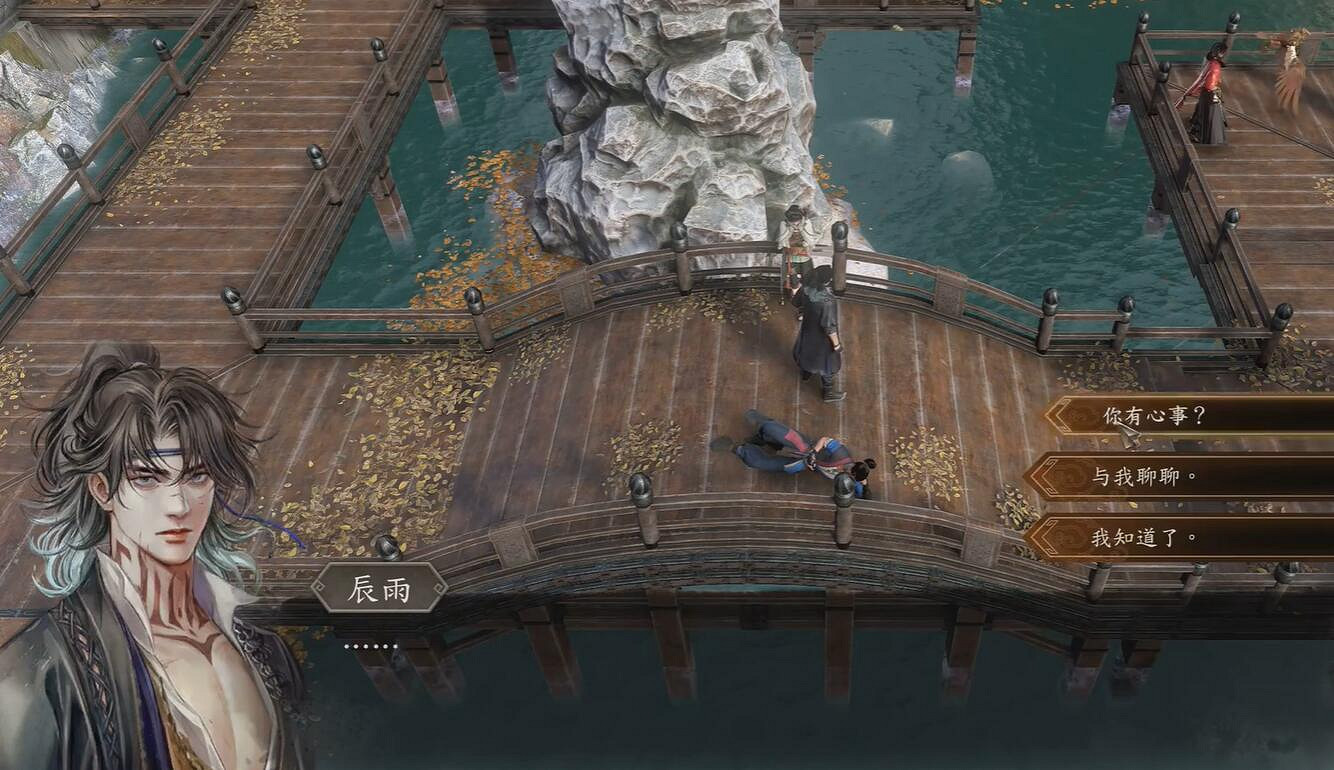Click the black-robed character standing on the bridge
This screenshot has width=1334, height=770.
815,330
